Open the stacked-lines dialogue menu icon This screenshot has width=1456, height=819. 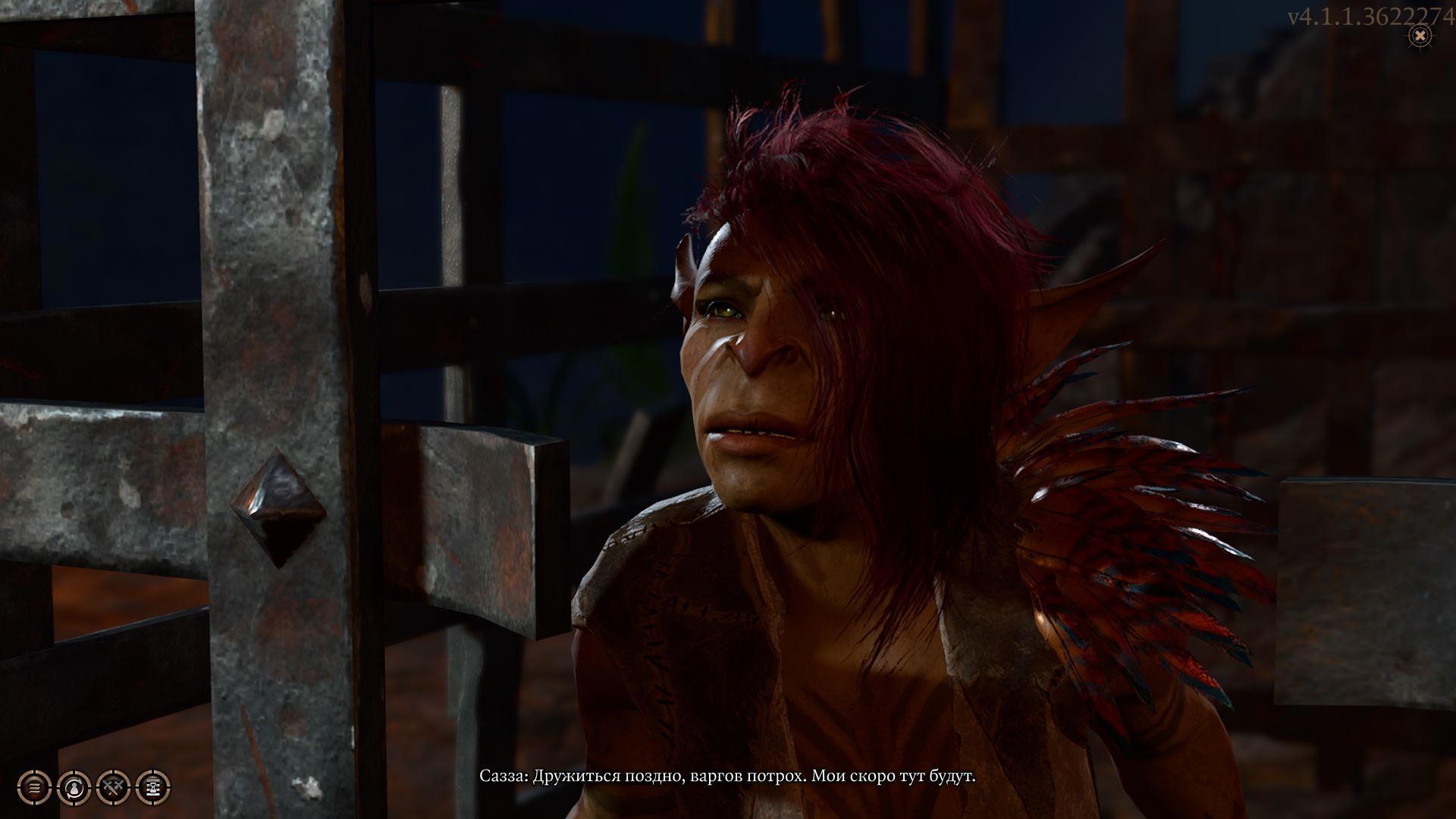point(34,787)
